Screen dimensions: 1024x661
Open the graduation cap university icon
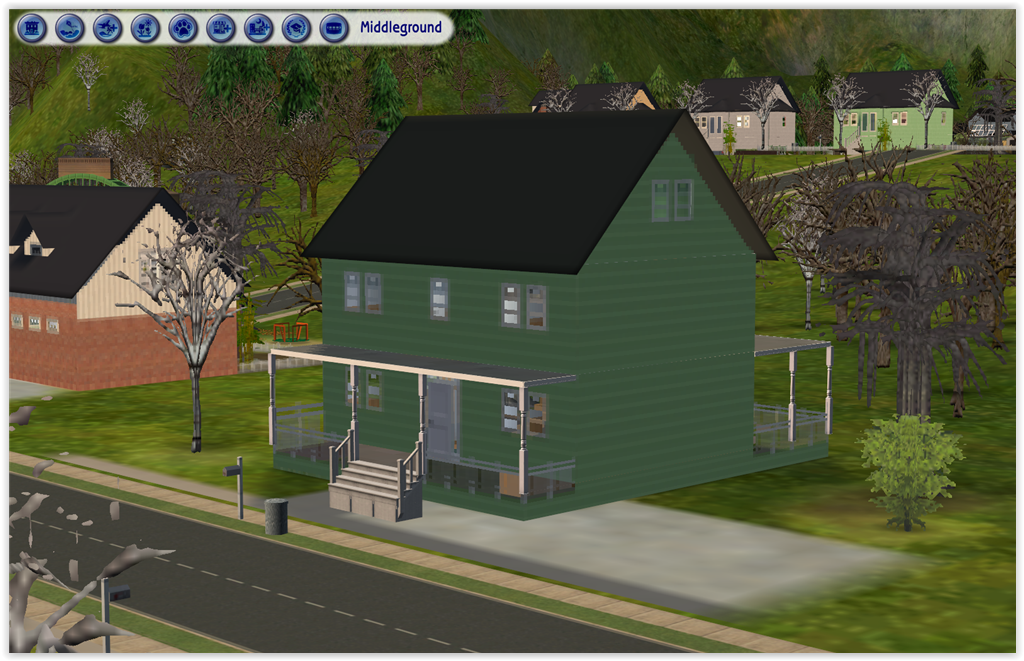[x=296, y=28]
